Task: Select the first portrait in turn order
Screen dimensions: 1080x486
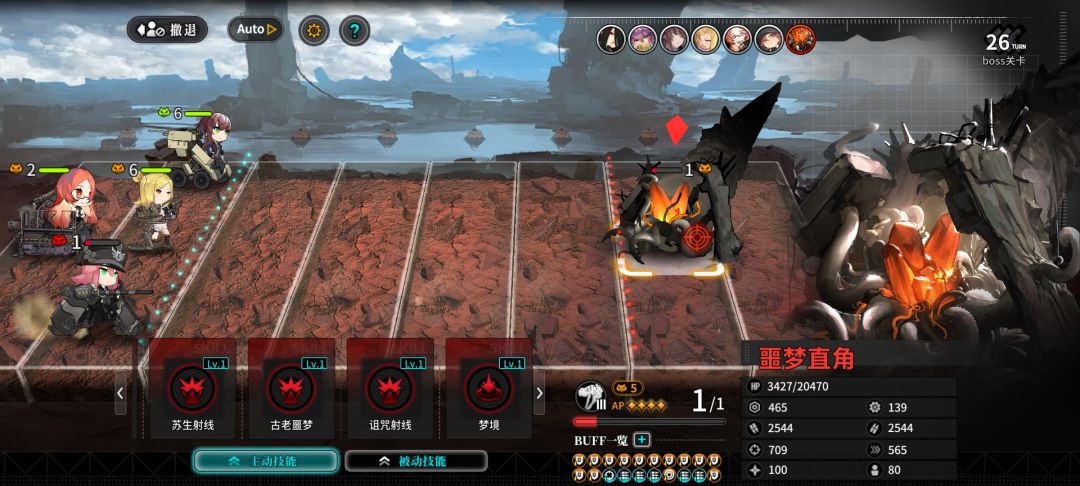Action: [x=612, y=39]
